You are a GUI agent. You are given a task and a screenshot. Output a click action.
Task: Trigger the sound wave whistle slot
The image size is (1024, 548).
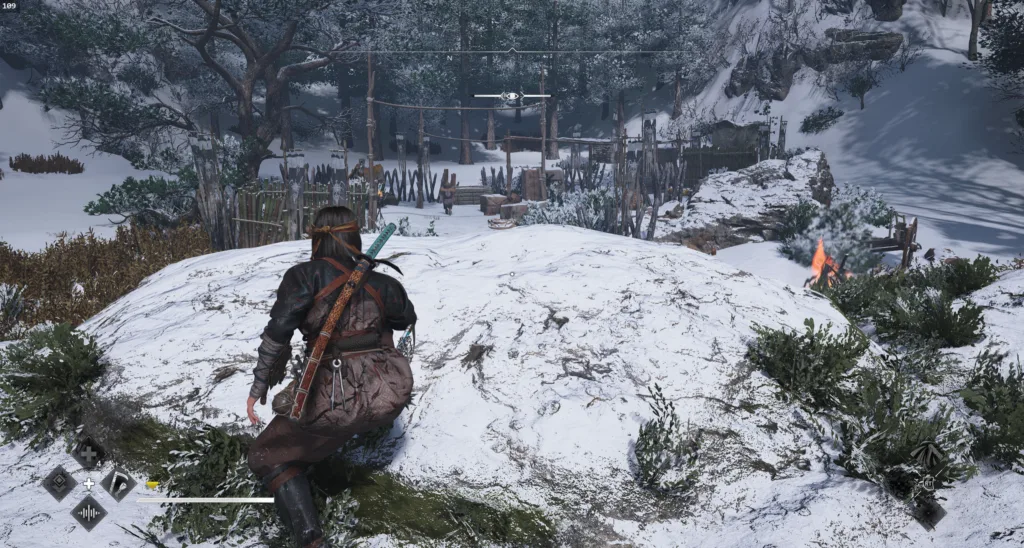pyautogui.click(x=88, y=513)
